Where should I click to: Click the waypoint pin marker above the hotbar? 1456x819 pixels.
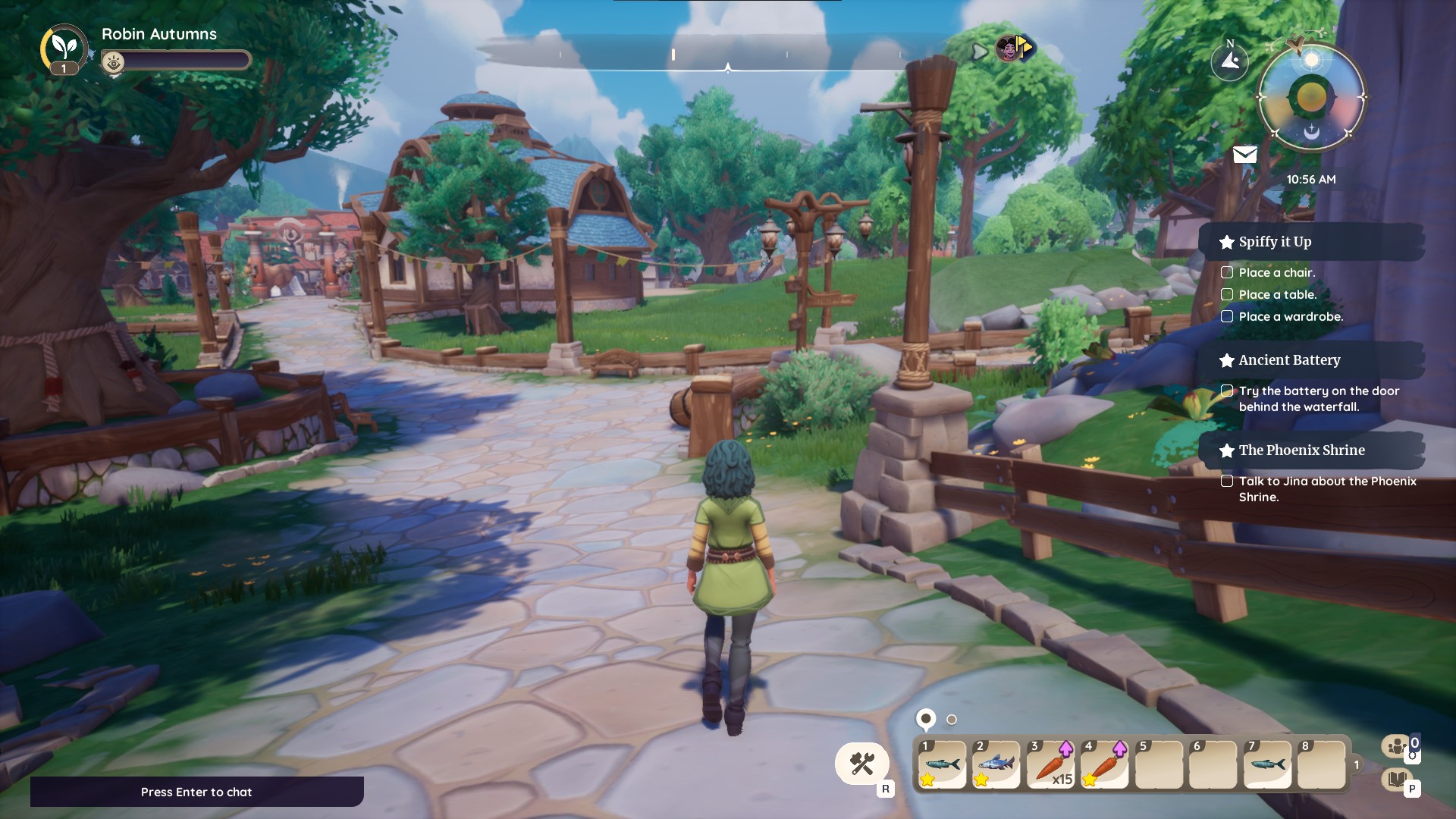tap(927, 717)
